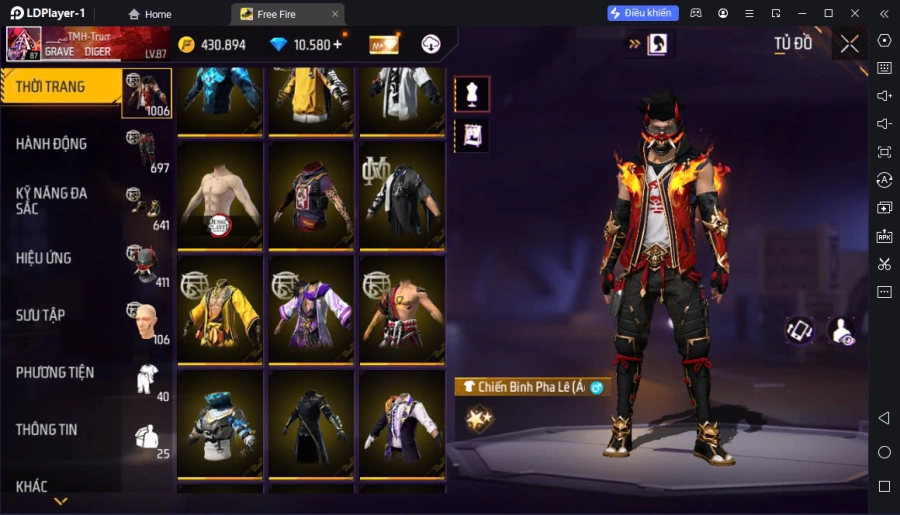Click the rotate phone view button
The width and height of the screenshot is (900, 515).
click(x=799, y=331)
